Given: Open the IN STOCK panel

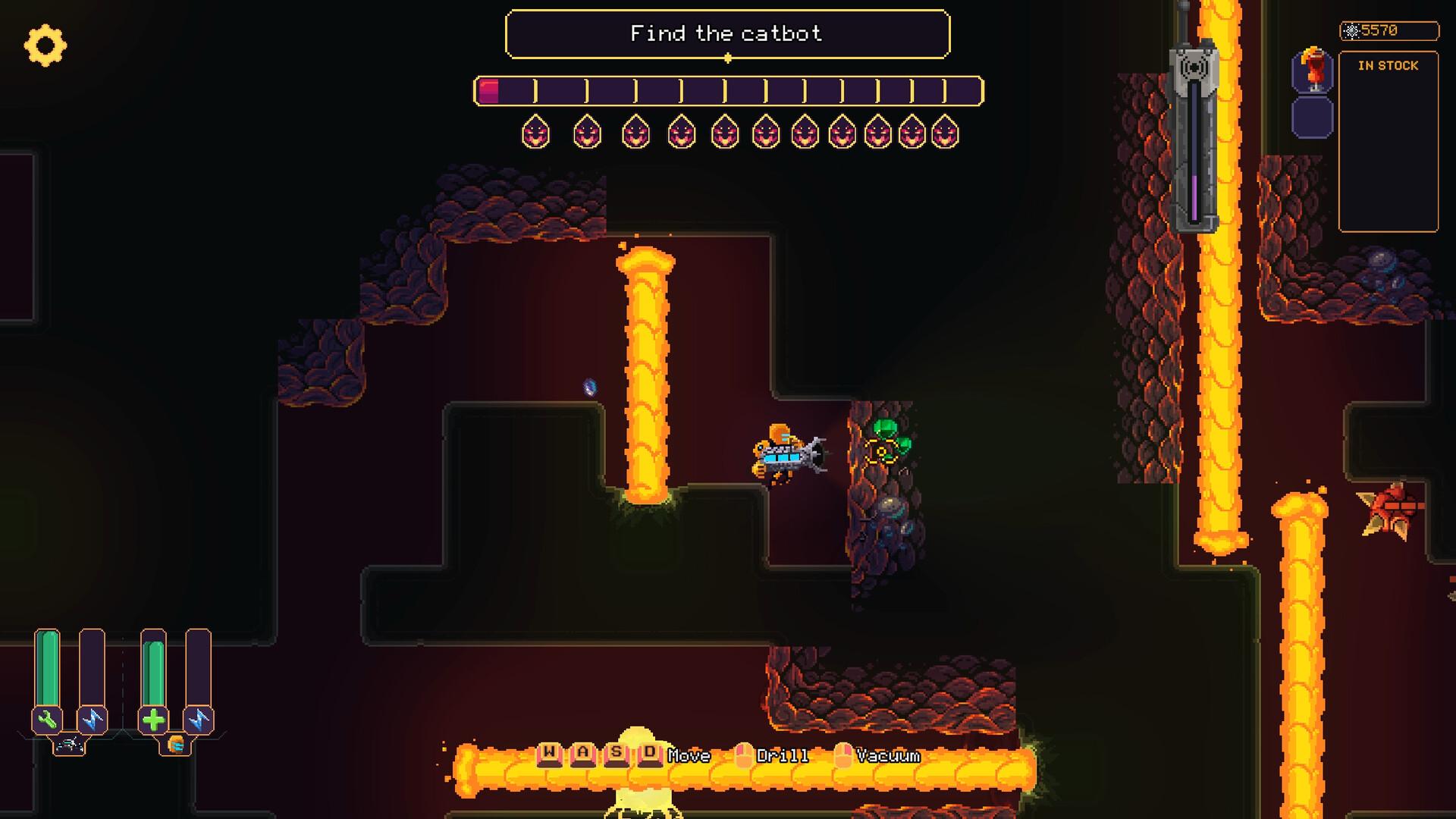Looking at the screenshot, I should (1388, 66).
